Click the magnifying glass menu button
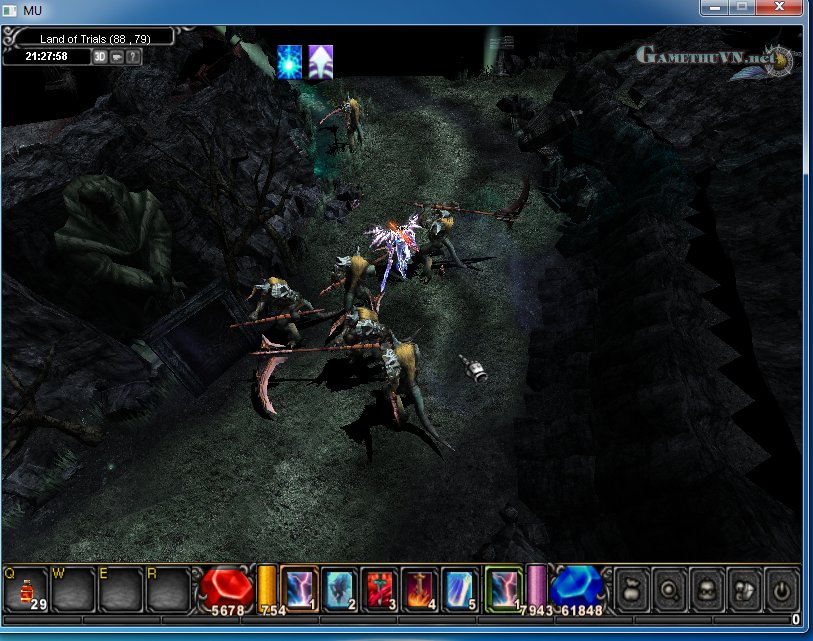Screen dimensions: 813x641 coord(669,589)
